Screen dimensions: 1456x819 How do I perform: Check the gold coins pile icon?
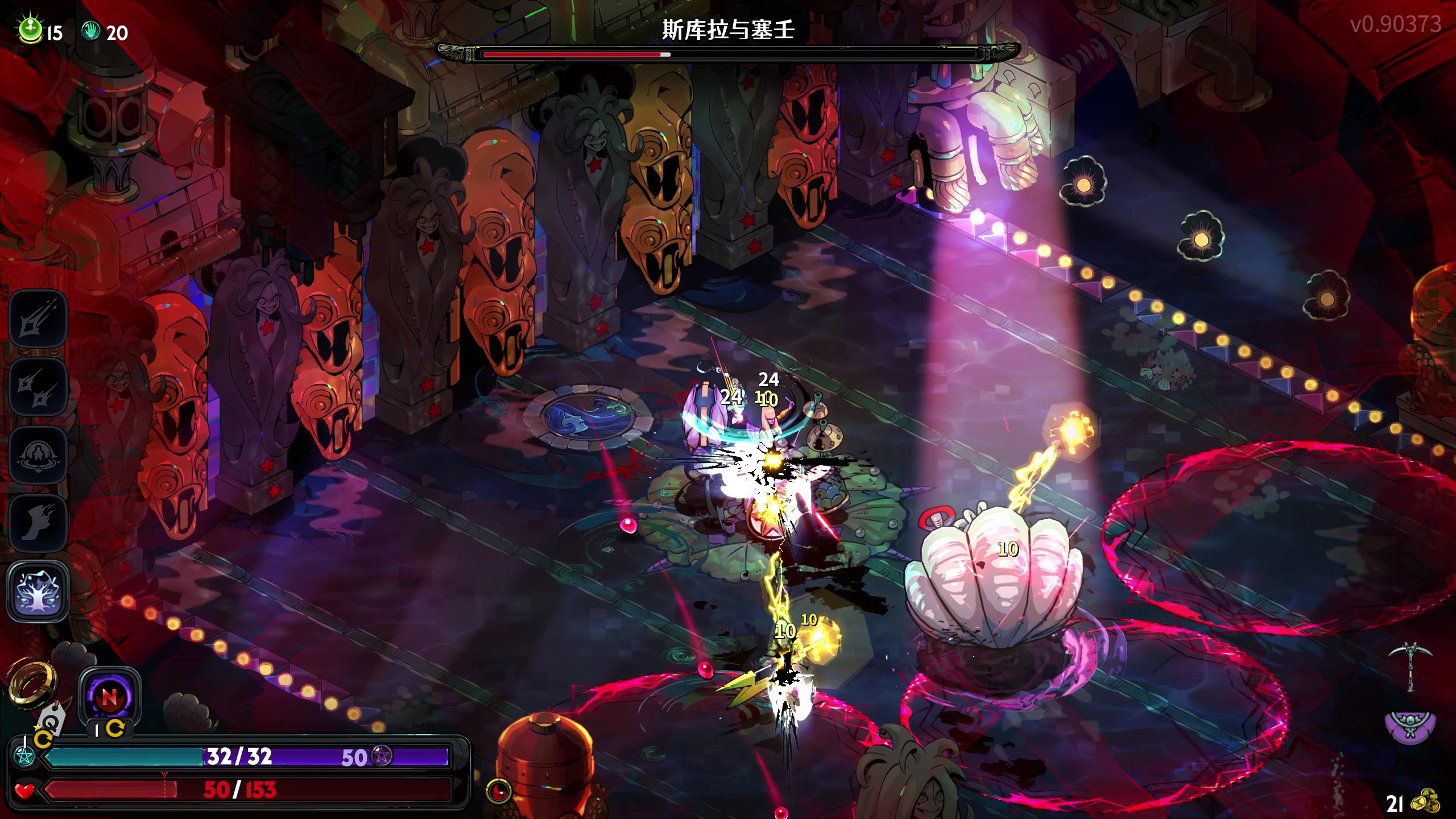tap(1428, 802)
